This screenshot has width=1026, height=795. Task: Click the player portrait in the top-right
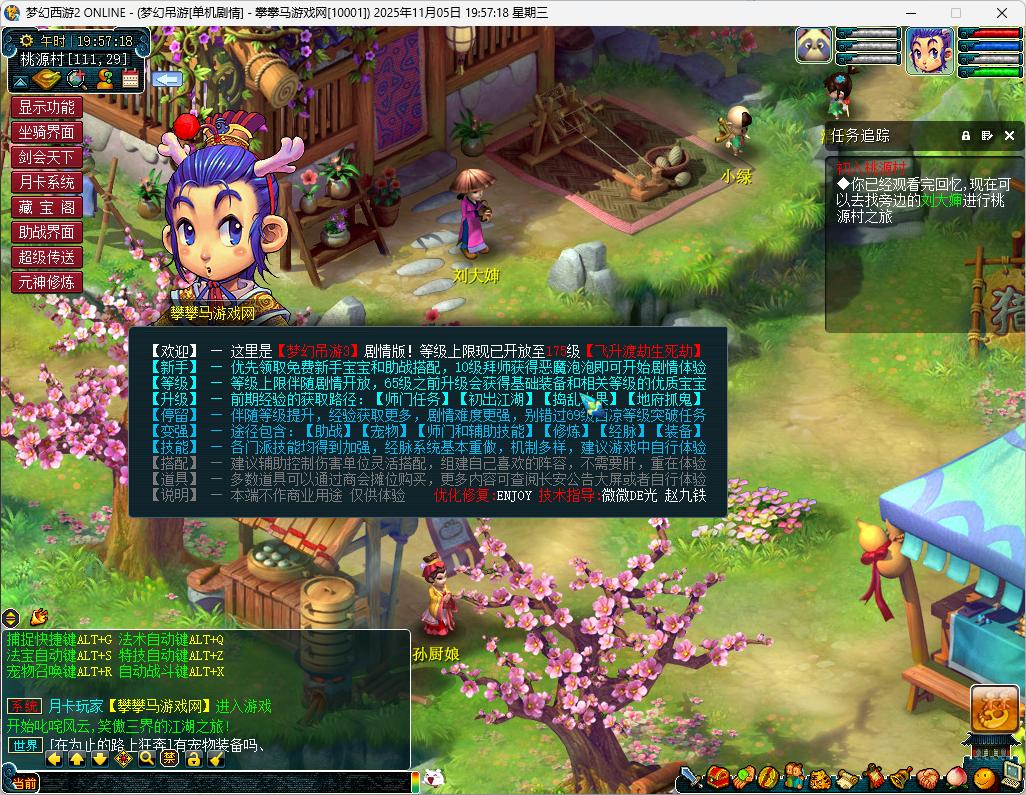[x=930, y=50]
